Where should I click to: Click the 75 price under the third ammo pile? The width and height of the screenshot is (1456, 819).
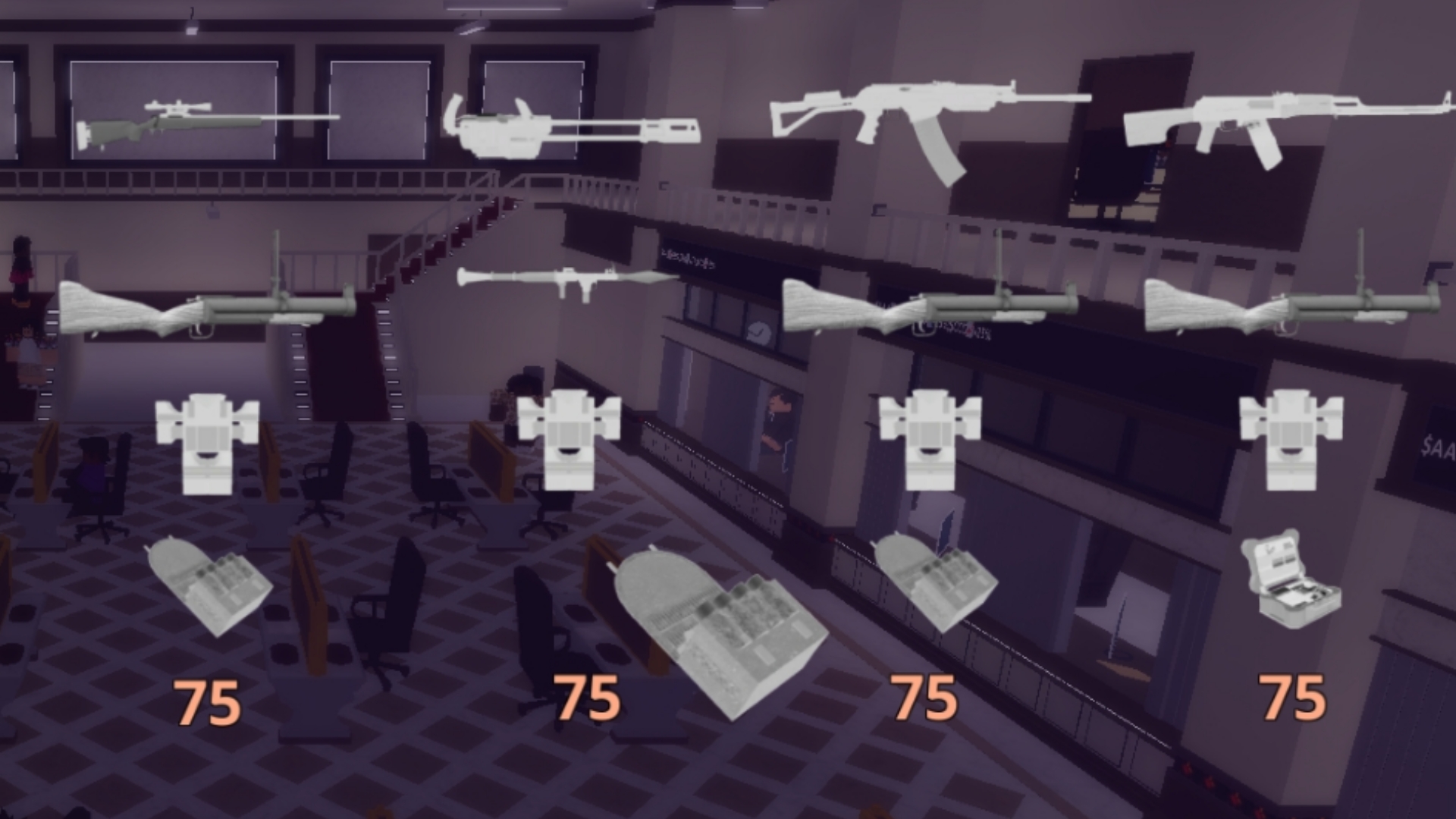point(924,698)
